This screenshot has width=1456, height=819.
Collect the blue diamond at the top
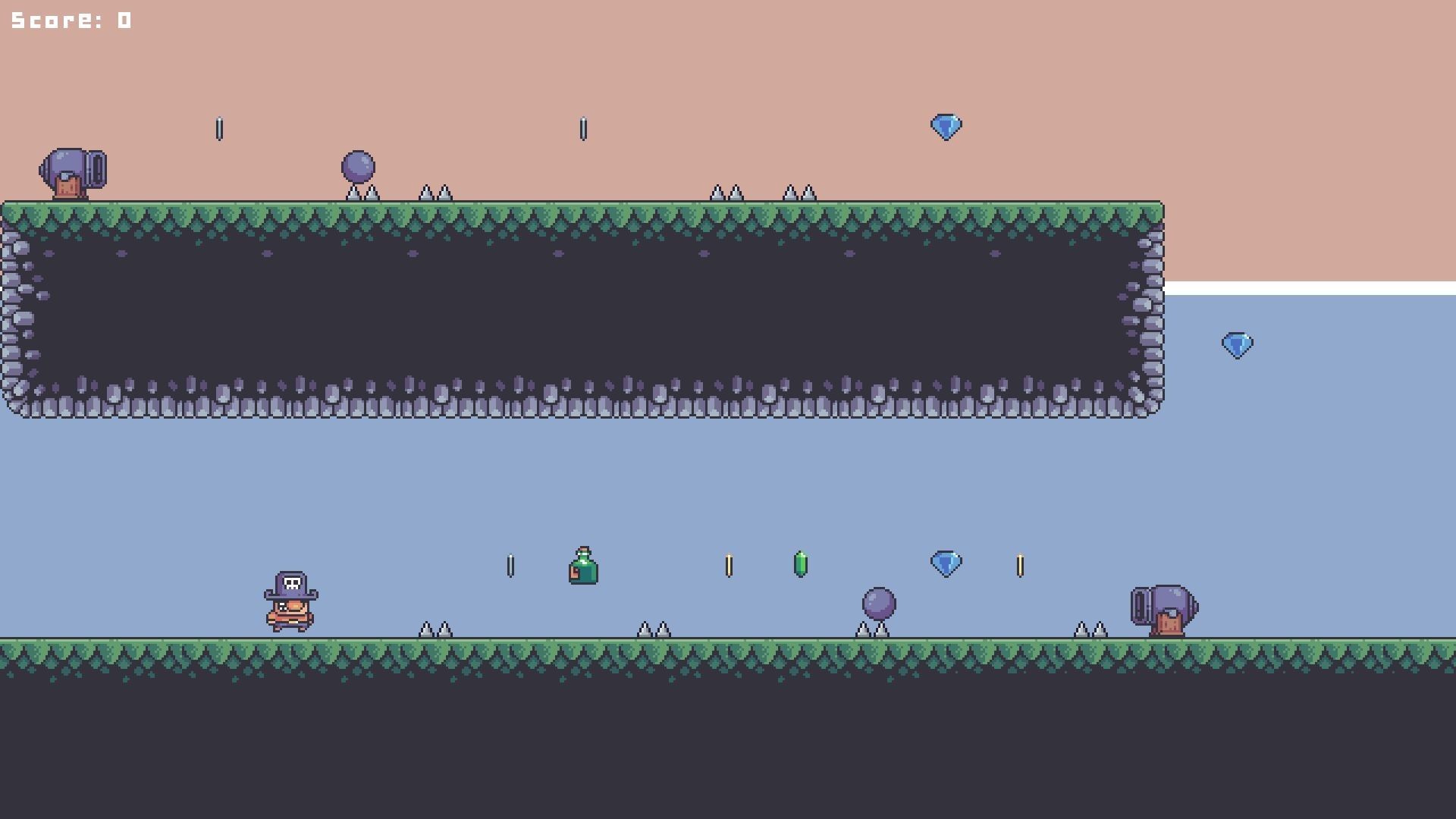pos(946,126)
